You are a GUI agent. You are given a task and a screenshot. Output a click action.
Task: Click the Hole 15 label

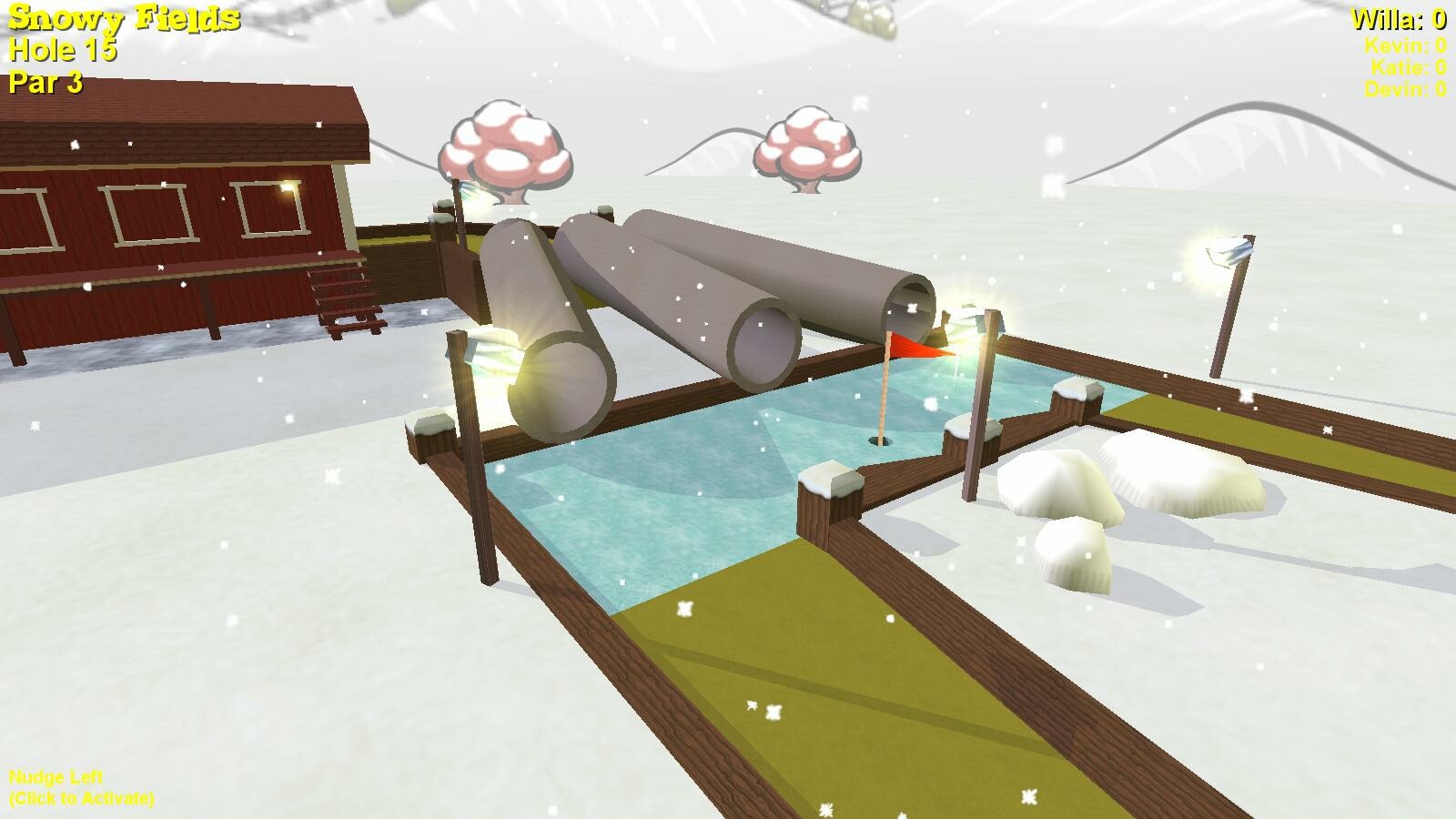[62, 51]
